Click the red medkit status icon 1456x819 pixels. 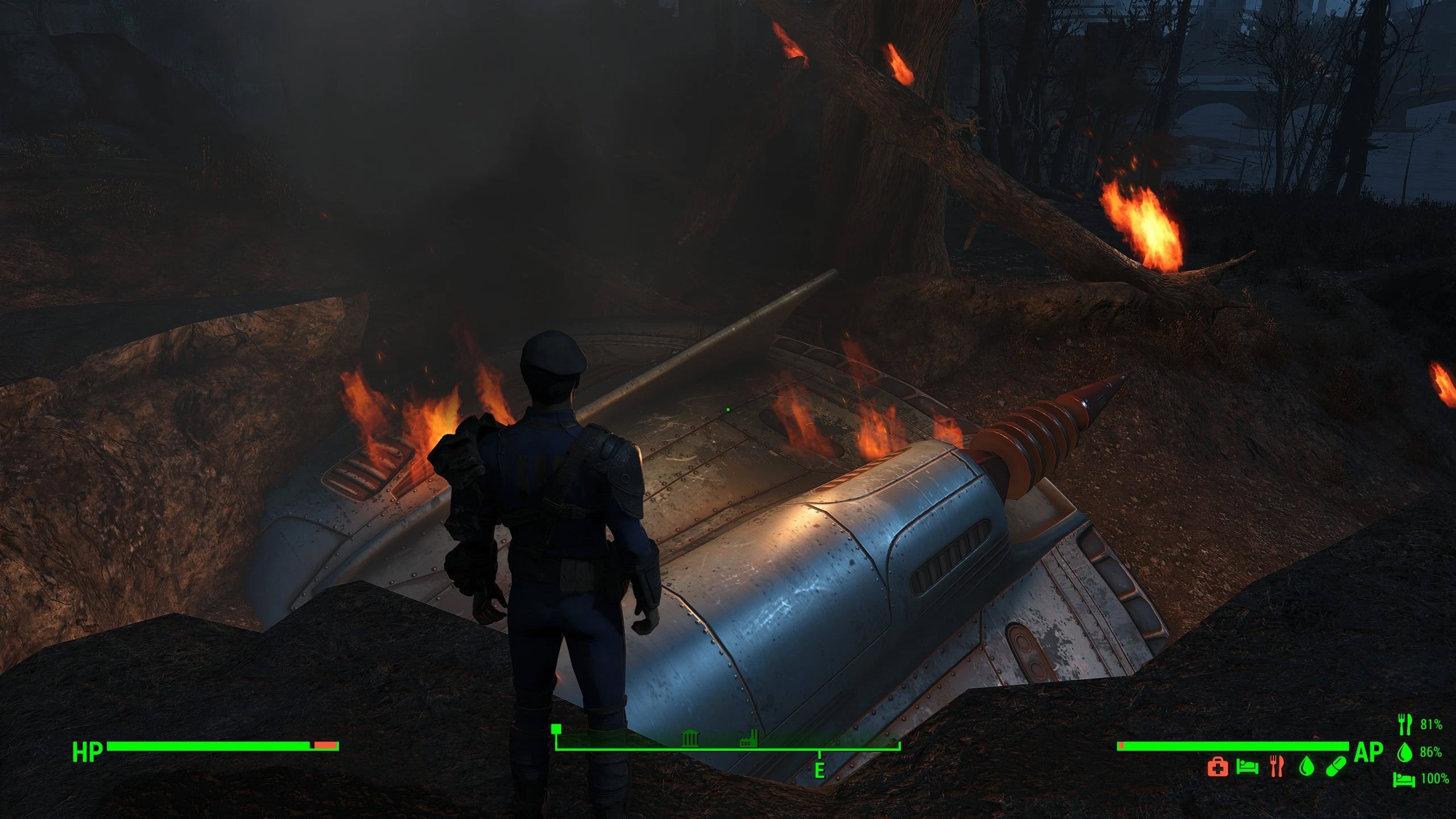(1218, 767)
